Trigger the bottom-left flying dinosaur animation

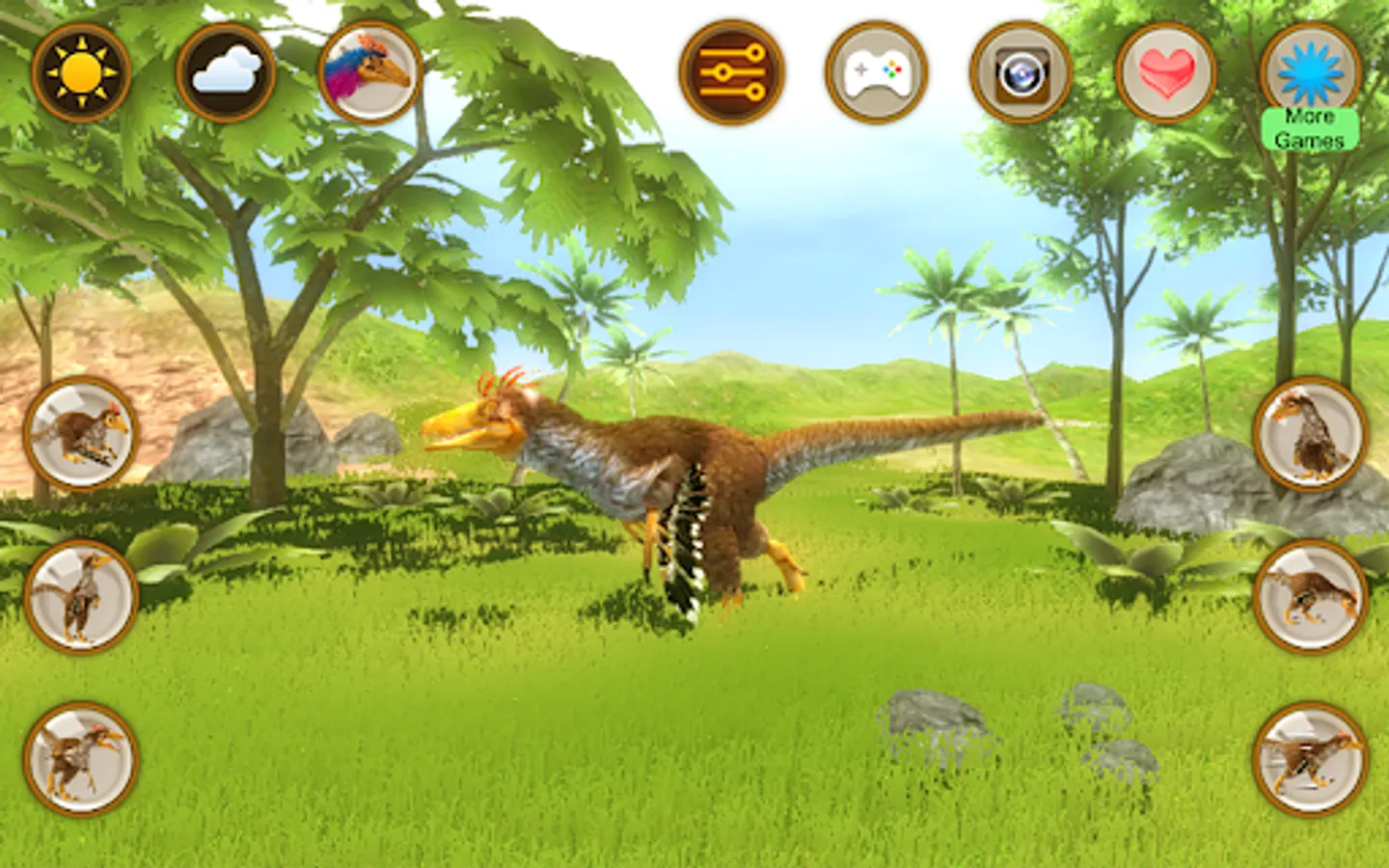[x=82, y=761]
